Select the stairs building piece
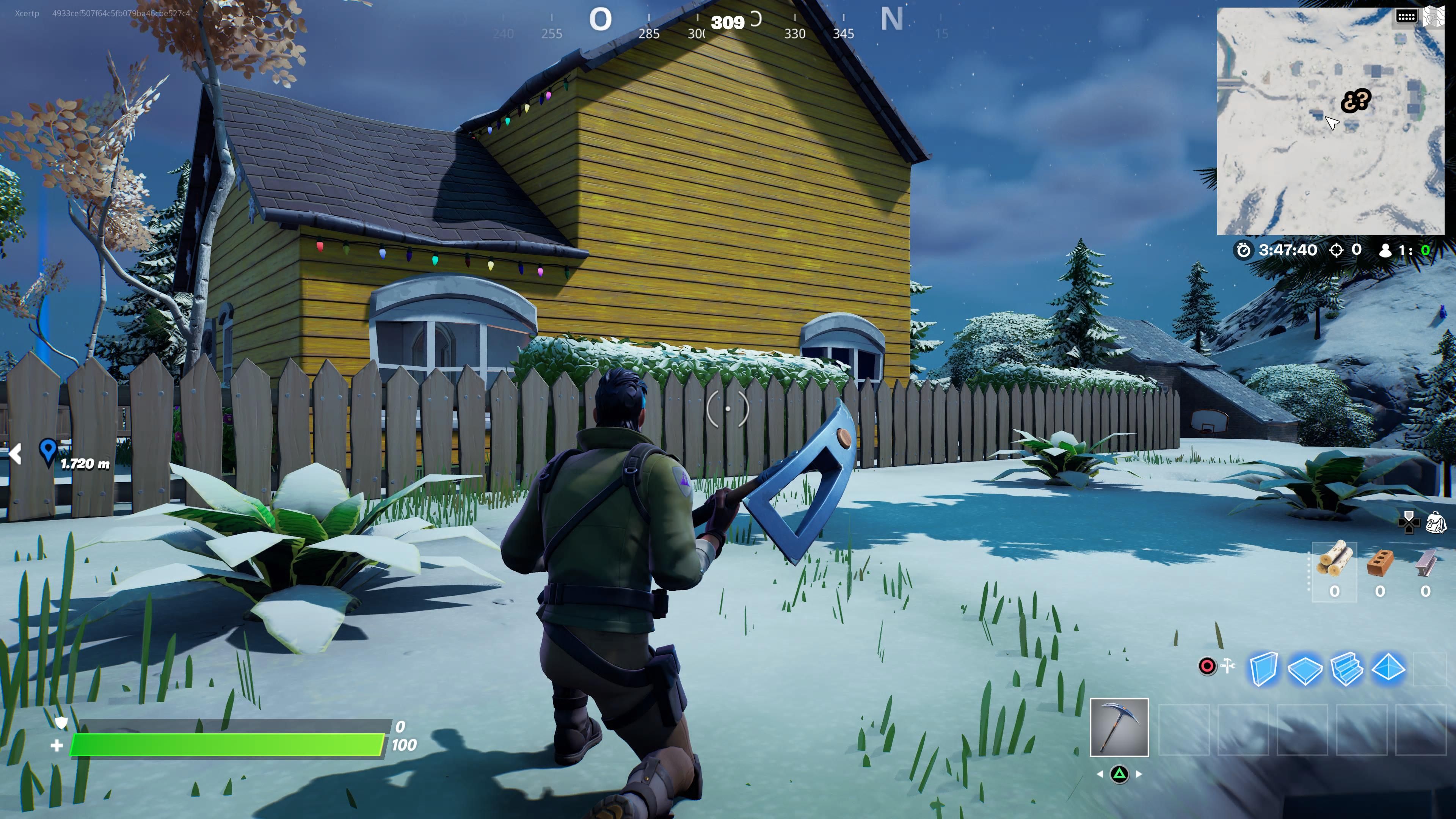Screen dimensions: 1456x819 [x=1347, y=669]
